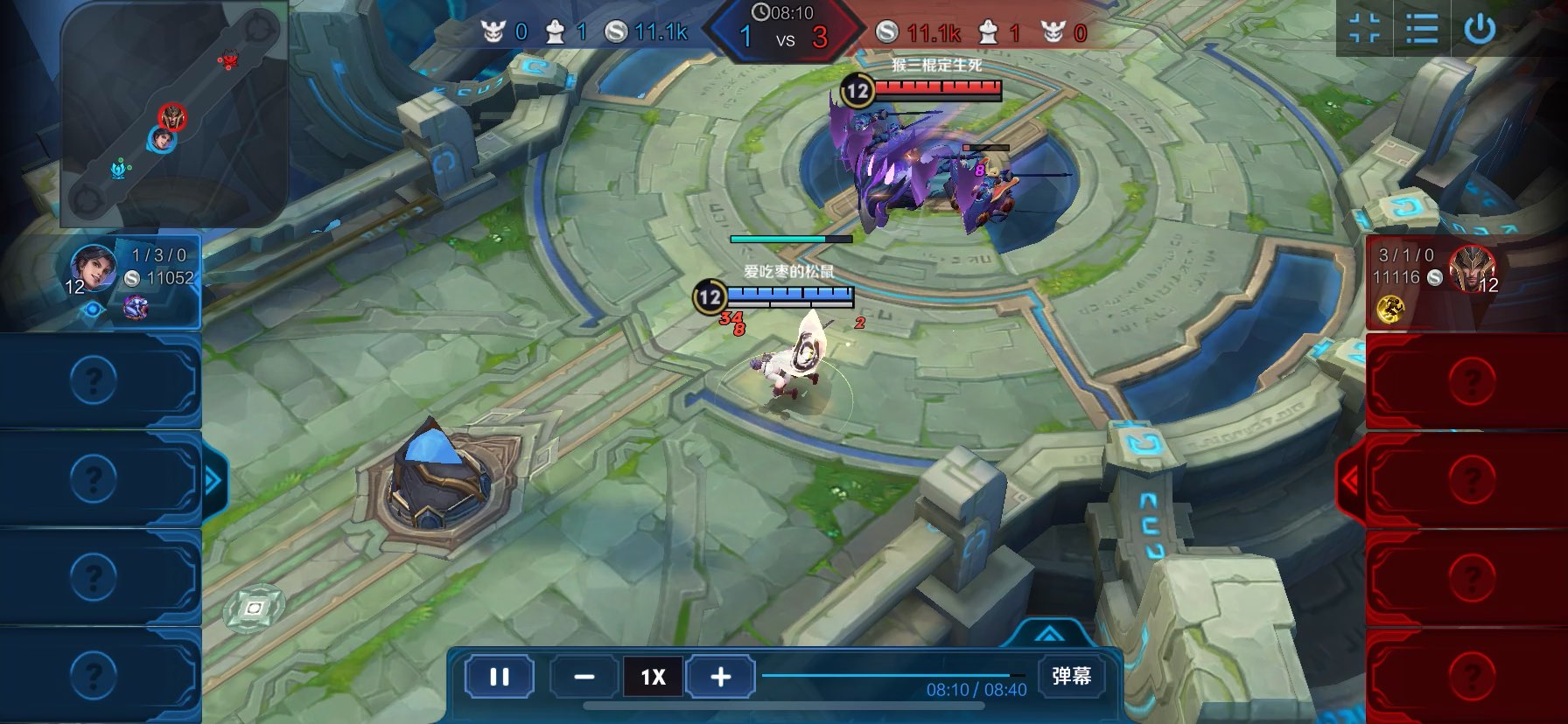Viewport: 1568px width, 724px height.
Task: Increase replay speed with plus button
Action: (x=720, y=677)
